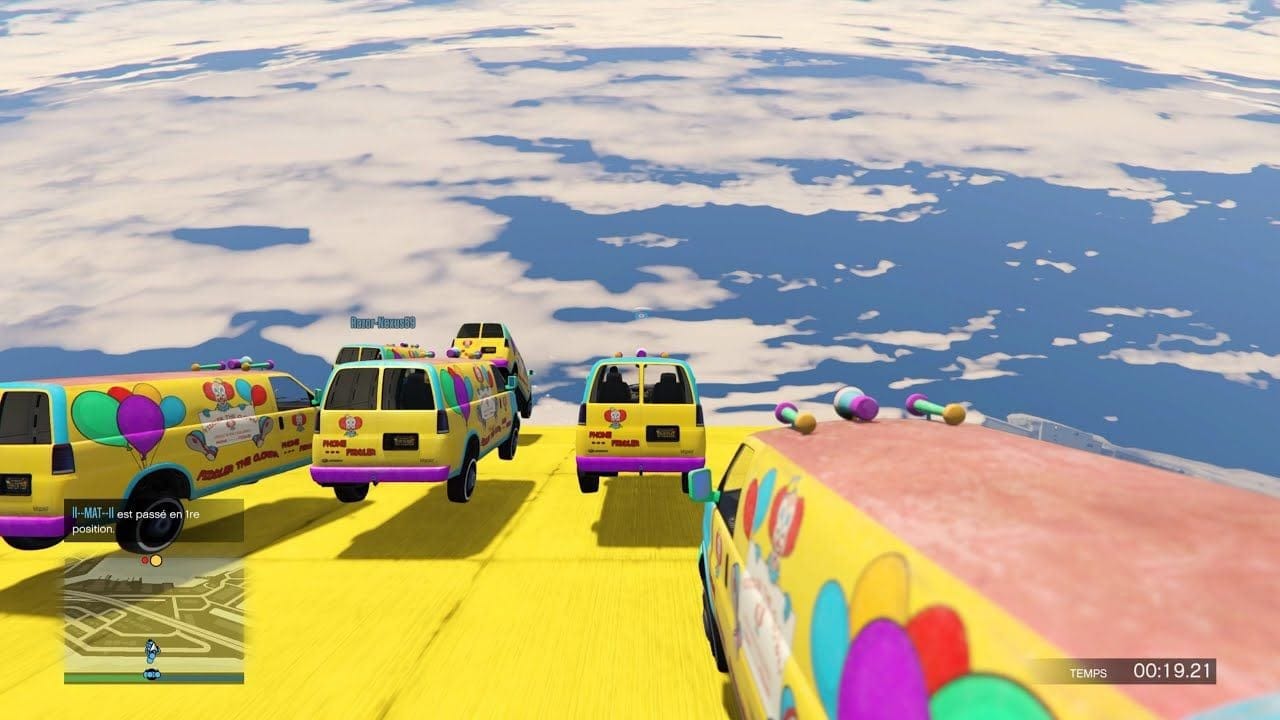
Task: Click the red dot indicator above the minimap
Action: [145, 560]
